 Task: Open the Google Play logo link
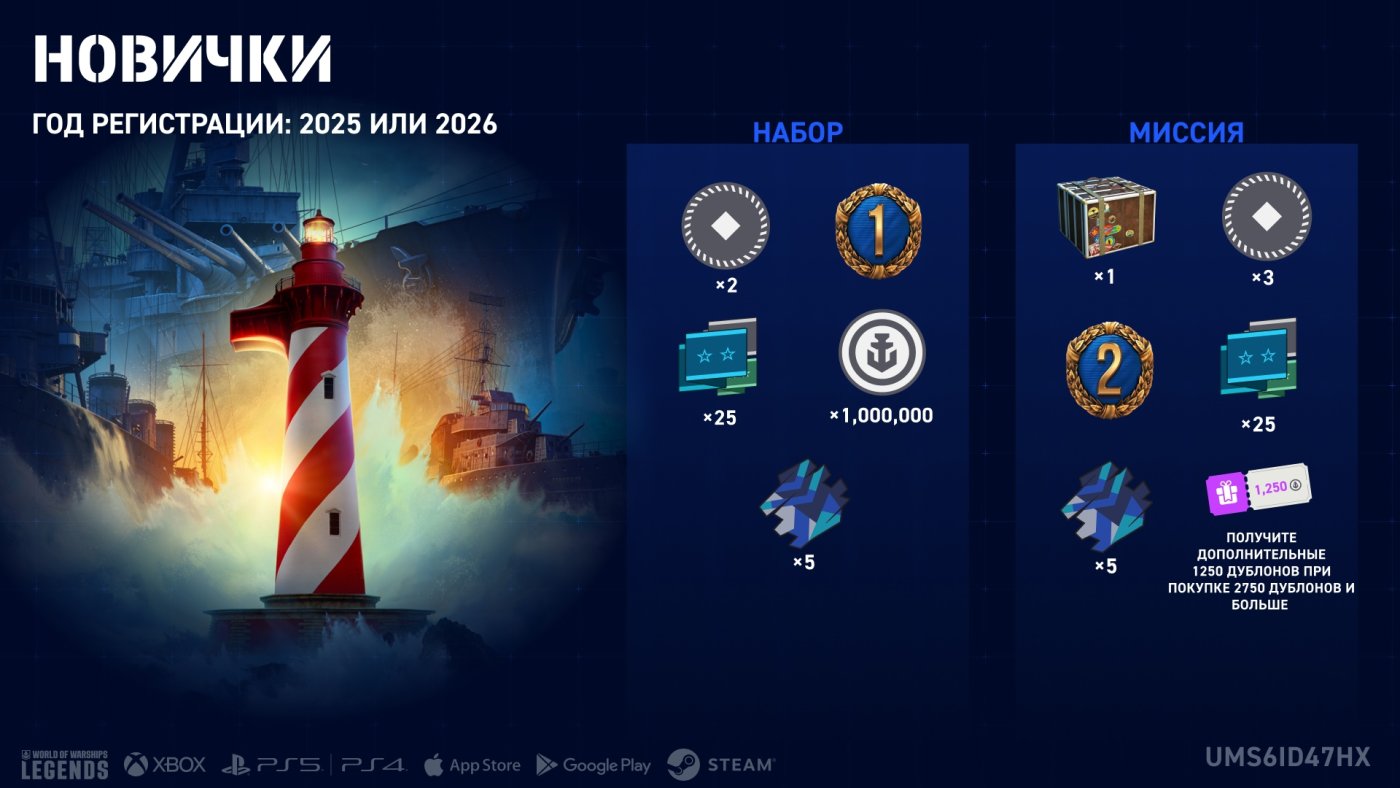pos(594,765)
